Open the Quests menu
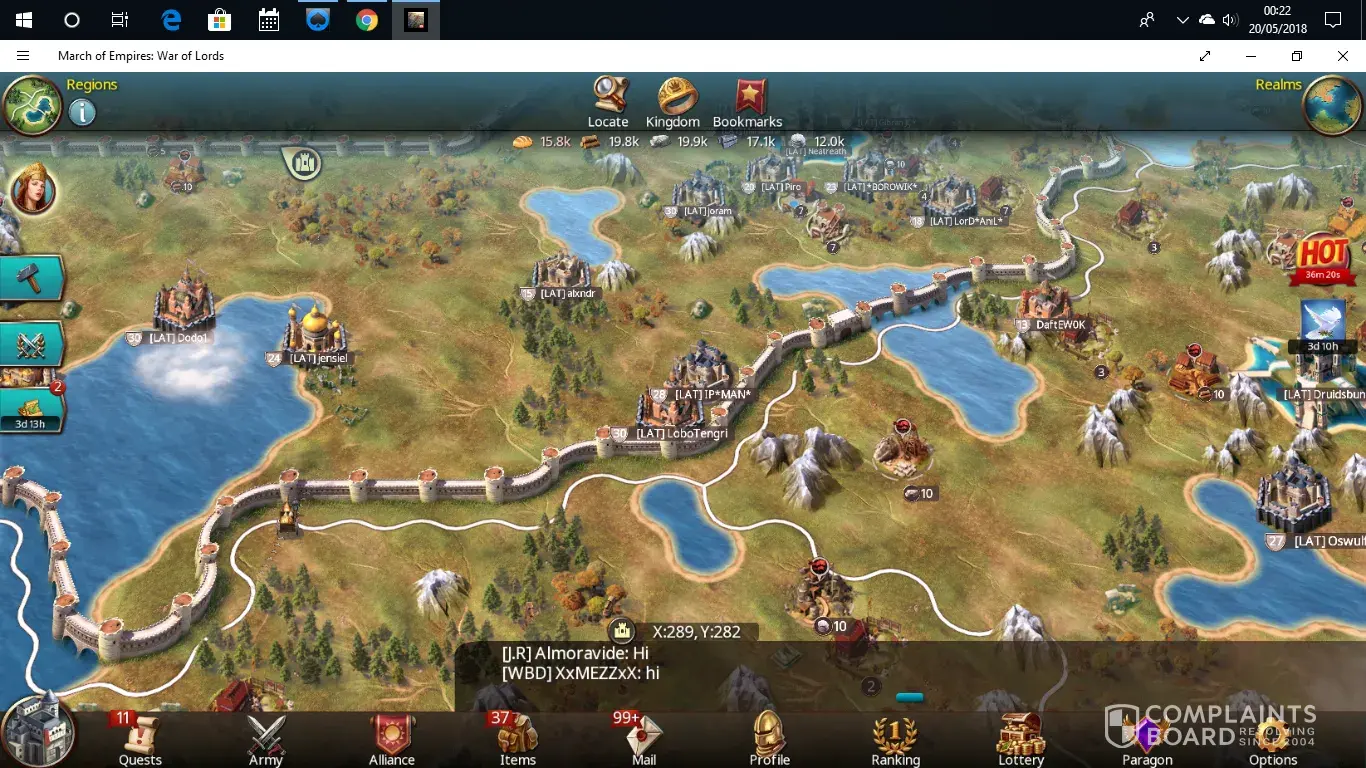The image size is (1366, 768). (140, 739)
